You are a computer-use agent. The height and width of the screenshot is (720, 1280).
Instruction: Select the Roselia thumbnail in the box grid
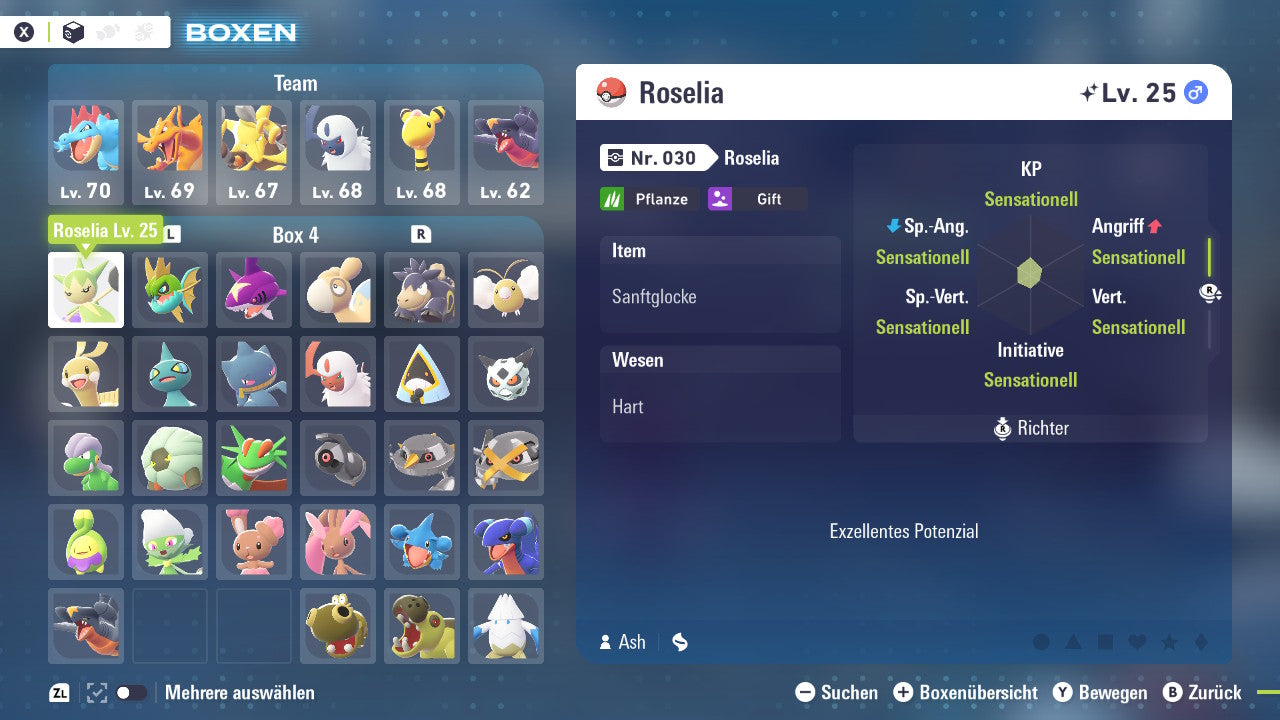tap(85, 289)
